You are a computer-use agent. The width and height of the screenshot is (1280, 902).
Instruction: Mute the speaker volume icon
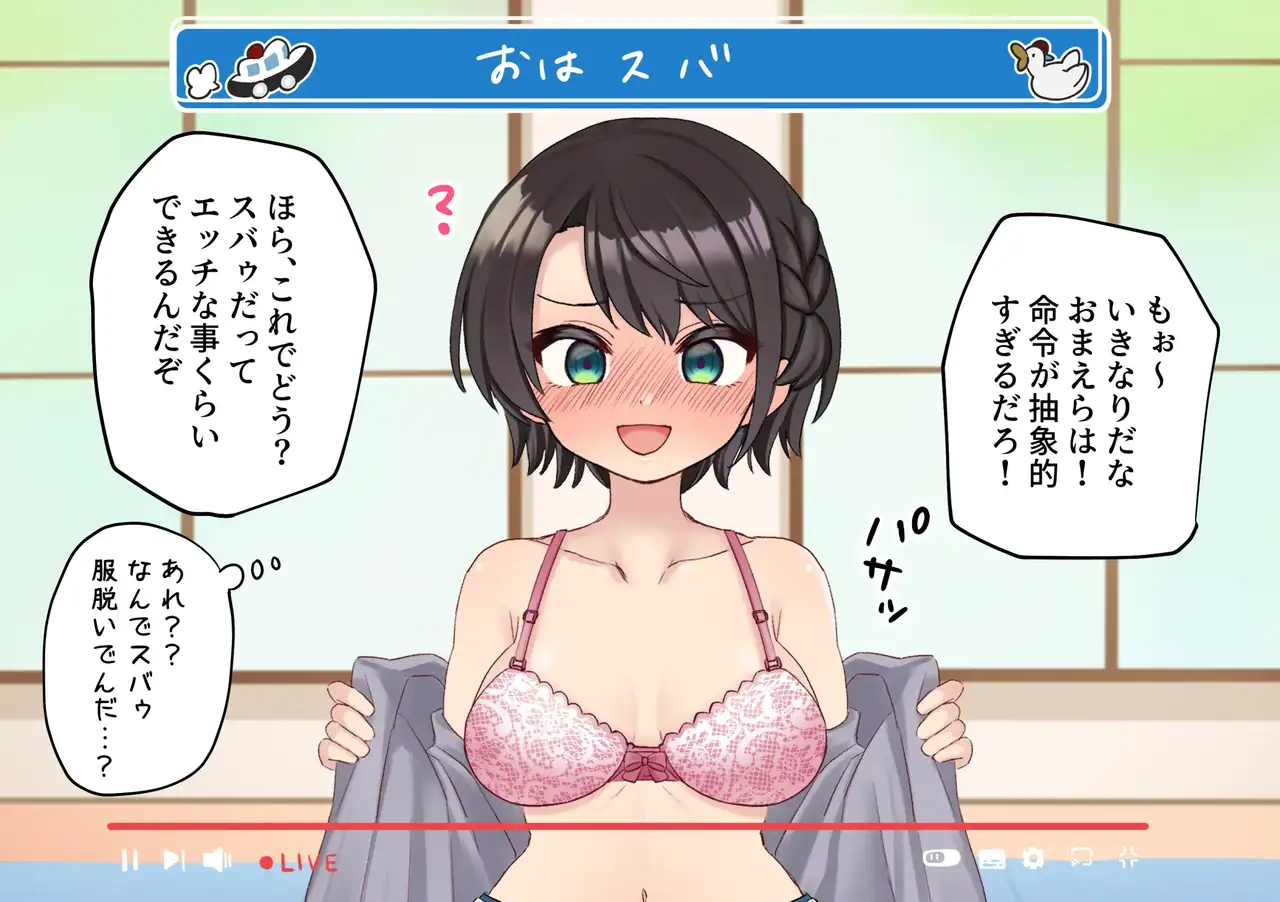217,860
